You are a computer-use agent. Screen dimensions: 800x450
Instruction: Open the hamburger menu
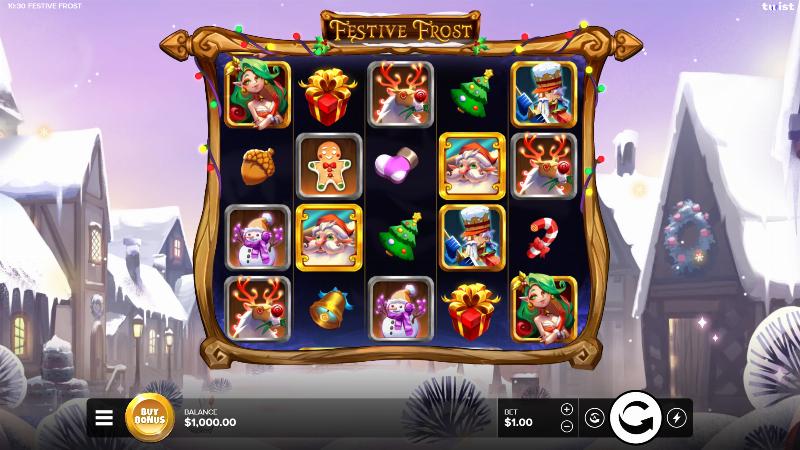click(104, 418)
